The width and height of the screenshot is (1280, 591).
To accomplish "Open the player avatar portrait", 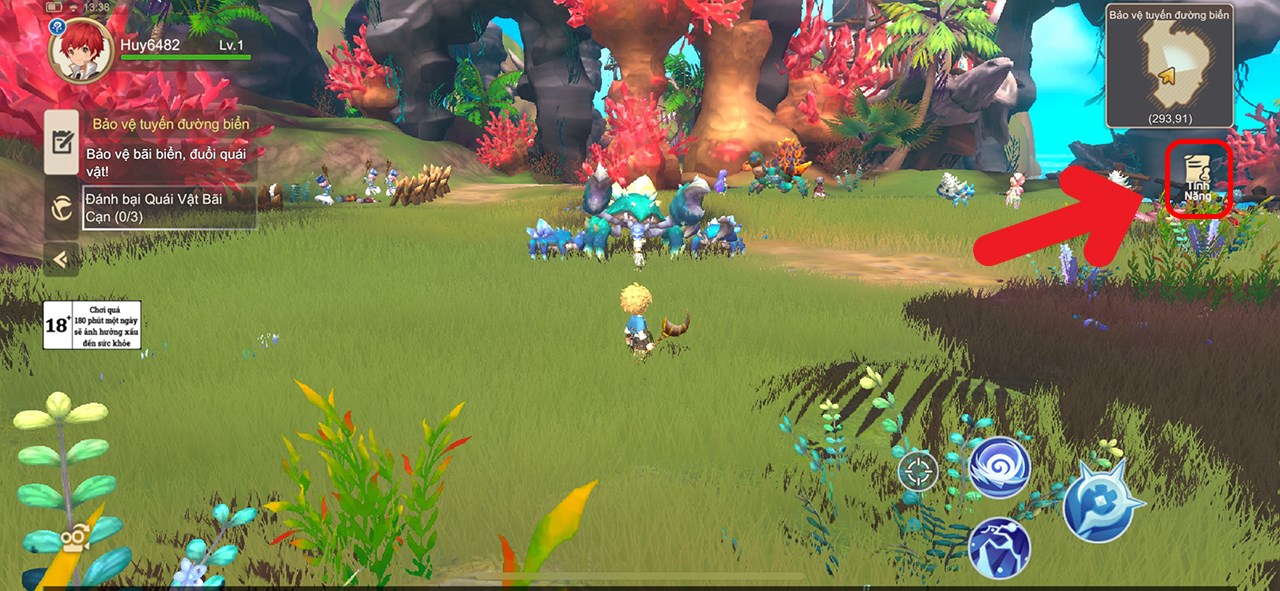I will click(81, 49).
